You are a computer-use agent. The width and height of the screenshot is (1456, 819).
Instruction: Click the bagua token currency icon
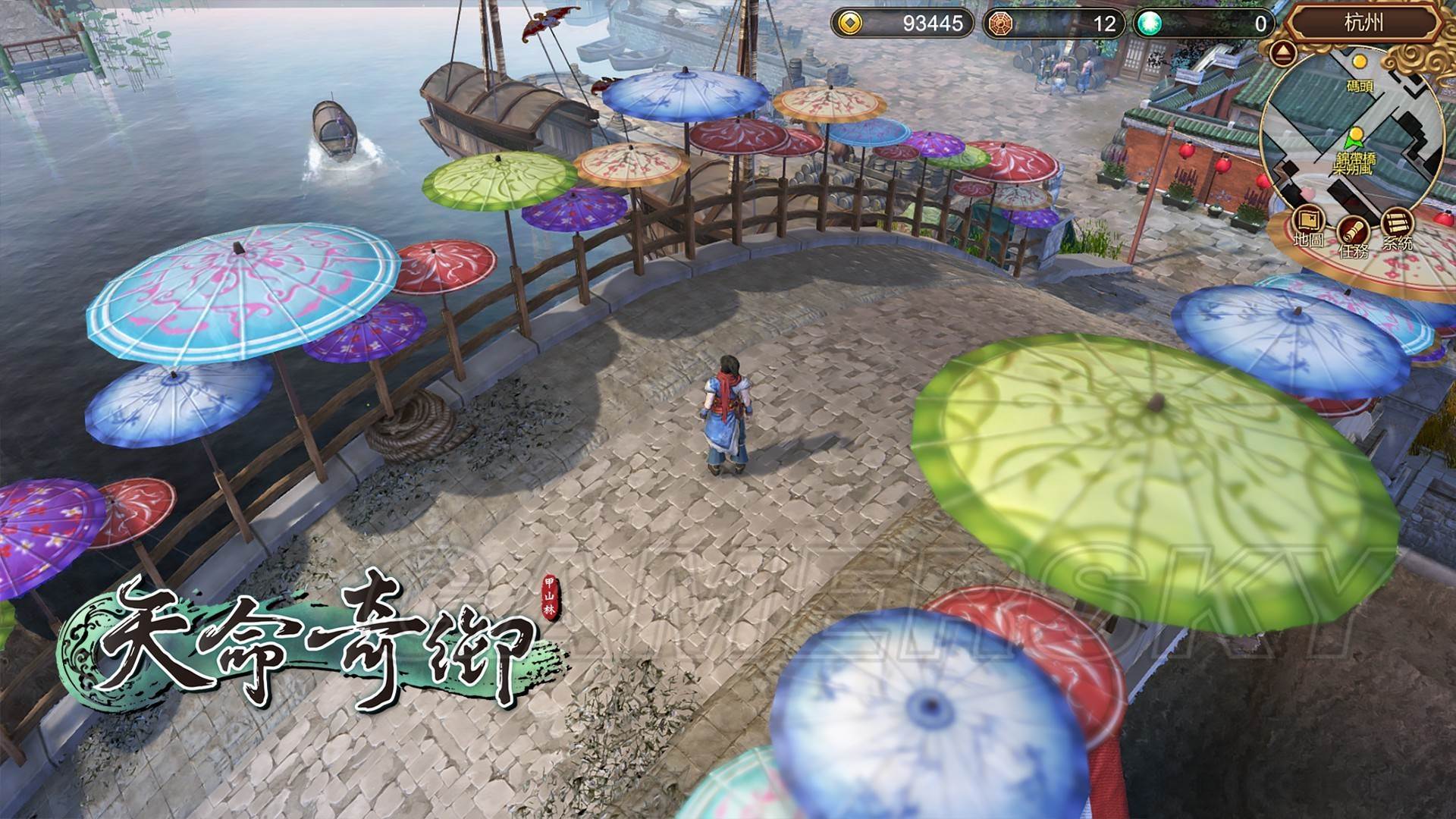(1001, 24)
